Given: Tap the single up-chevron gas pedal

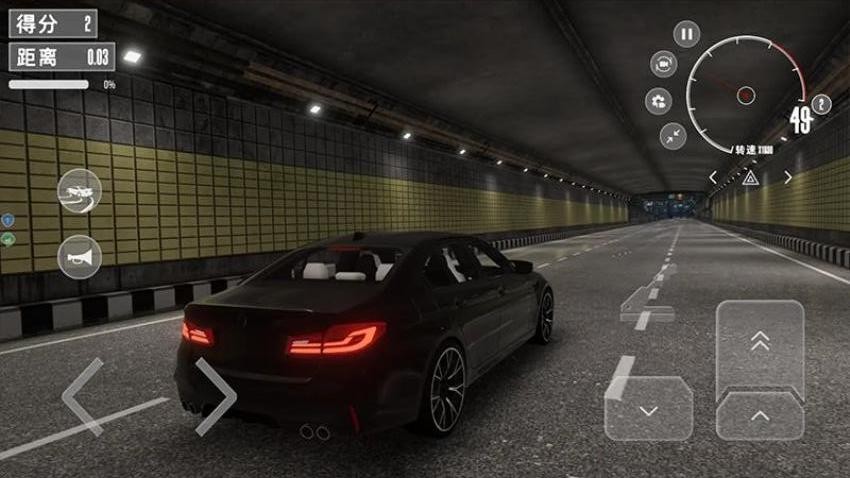Looking at the screenshot, I should pos(760,416).
